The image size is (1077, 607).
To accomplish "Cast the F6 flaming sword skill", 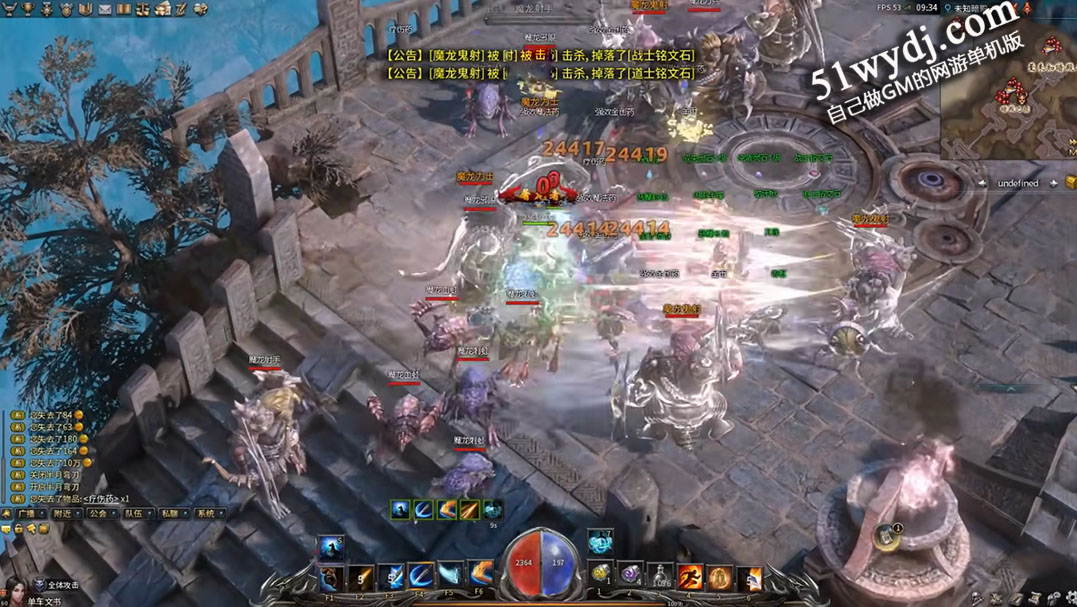I will [x=482, y=577].
